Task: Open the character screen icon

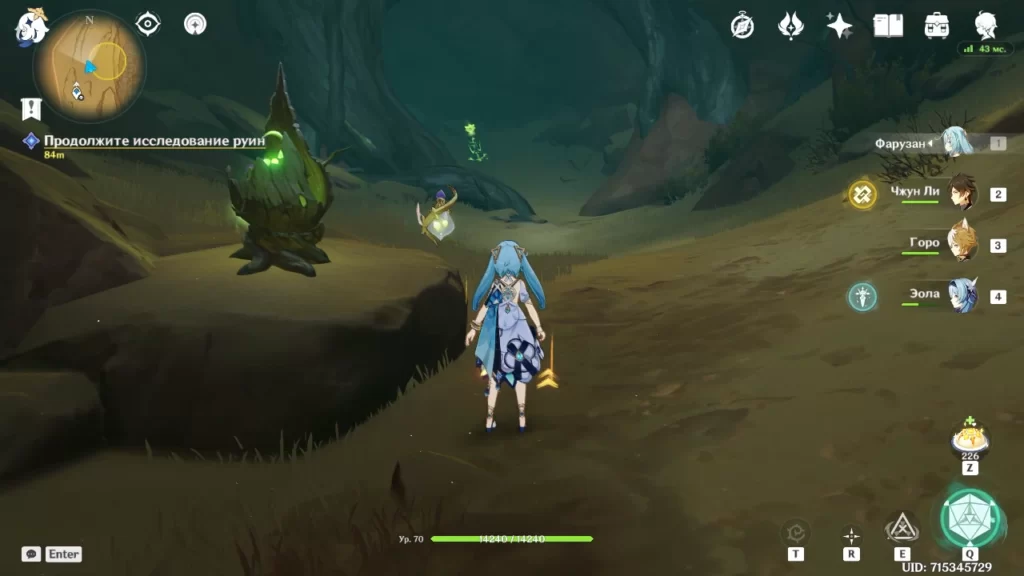Action: tap(986, 26)
